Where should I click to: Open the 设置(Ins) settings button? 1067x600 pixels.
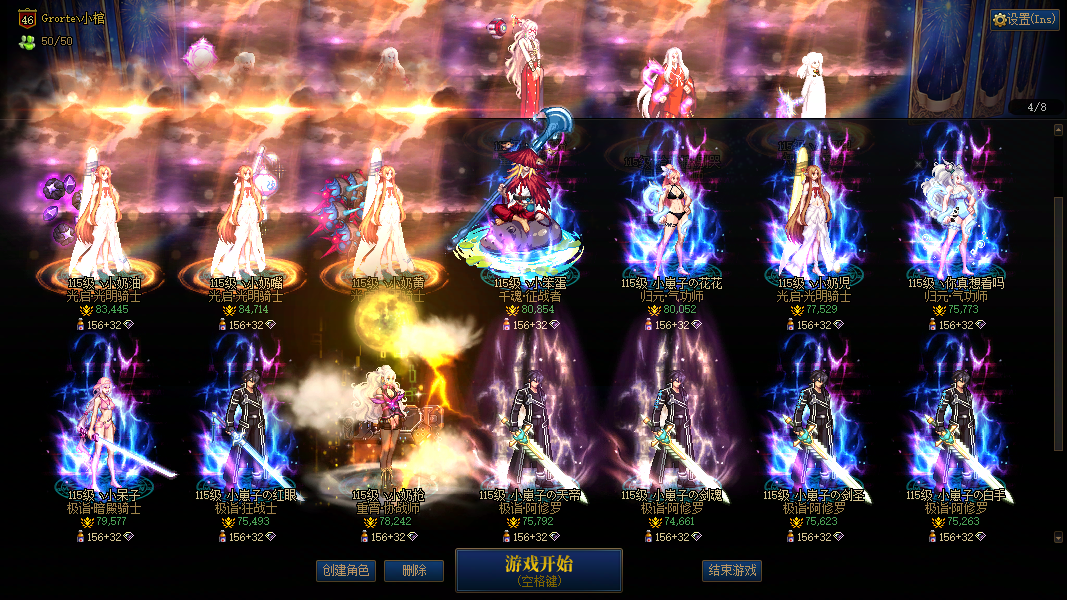click(x=1025, y=19)
